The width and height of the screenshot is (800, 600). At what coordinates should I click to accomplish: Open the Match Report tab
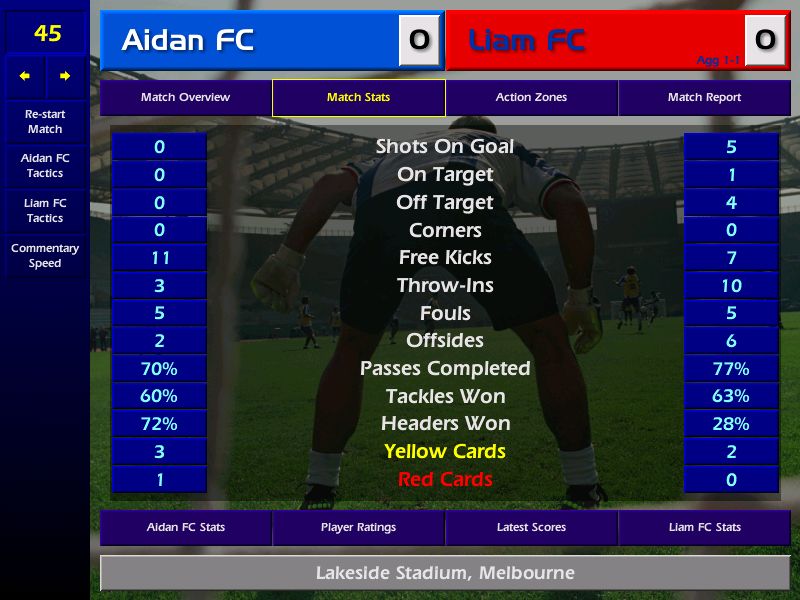(704, 98)
